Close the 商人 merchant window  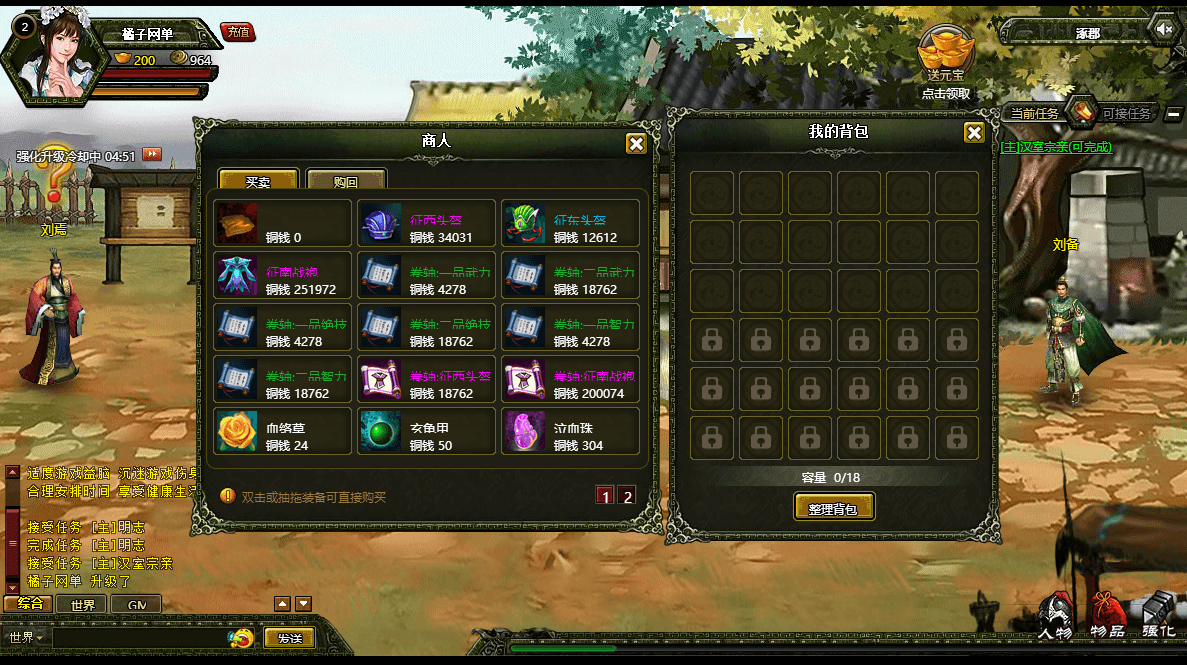coord(636,144)
